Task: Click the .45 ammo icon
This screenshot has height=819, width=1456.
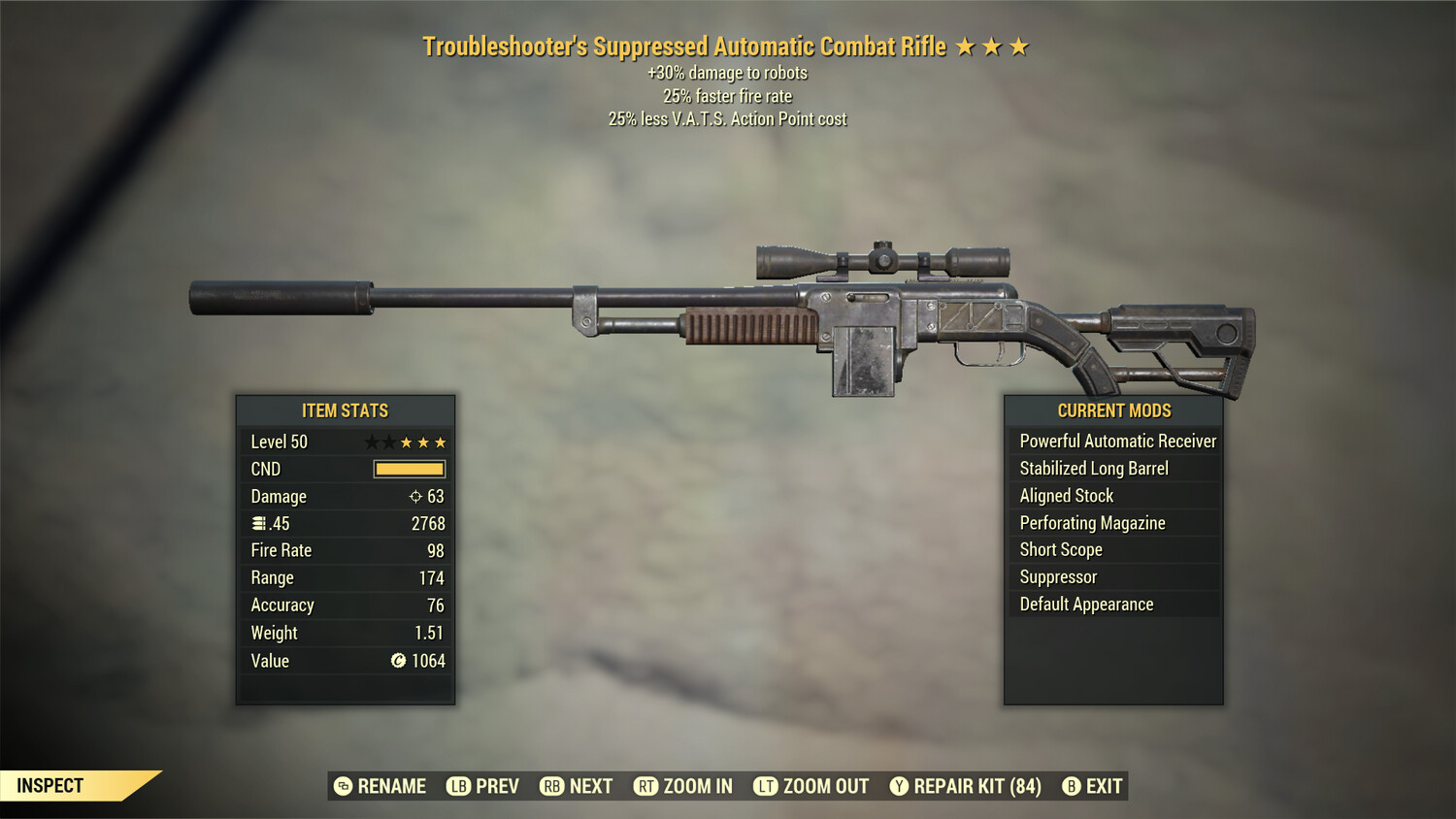Action: pyautogui.click(x=257, y=523)
